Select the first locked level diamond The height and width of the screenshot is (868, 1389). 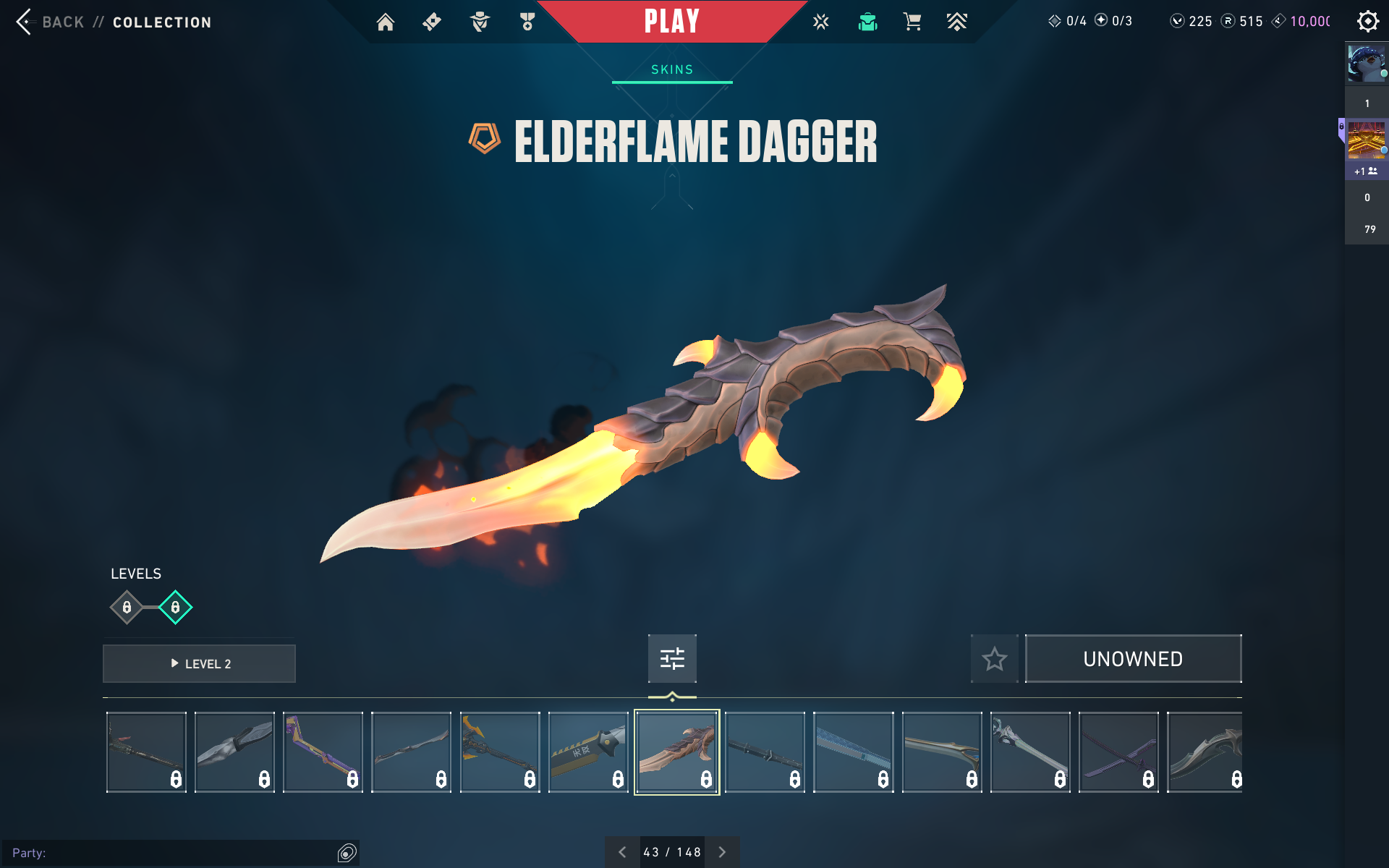click(127, 608)
